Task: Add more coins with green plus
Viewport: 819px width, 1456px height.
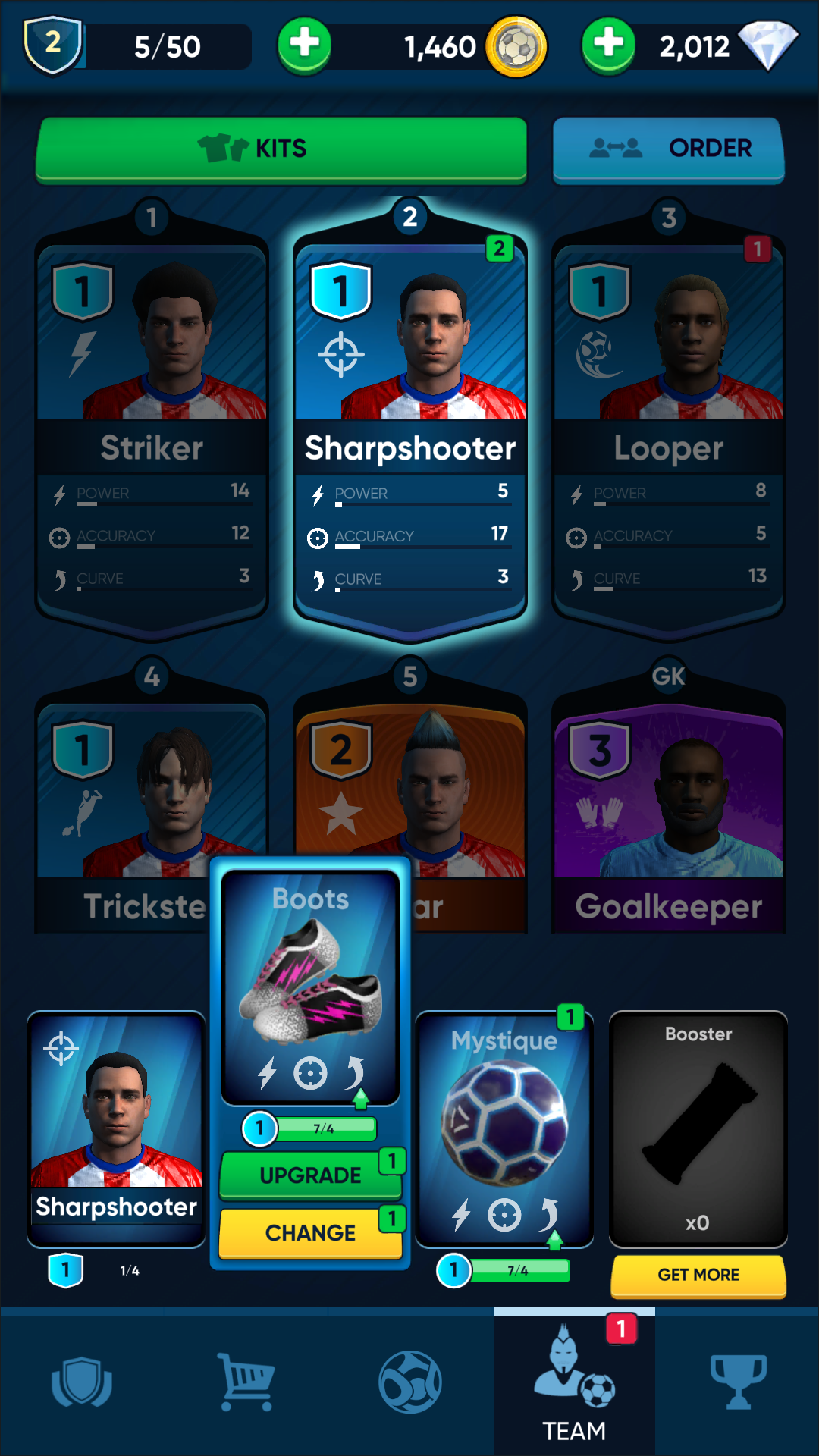Action: click(x=304, y=45)
